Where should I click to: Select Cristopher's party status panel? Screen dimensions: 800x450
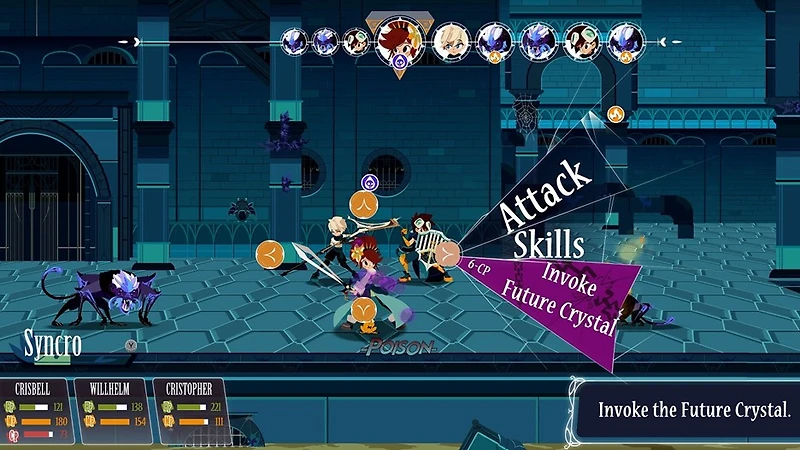point(191,409)
